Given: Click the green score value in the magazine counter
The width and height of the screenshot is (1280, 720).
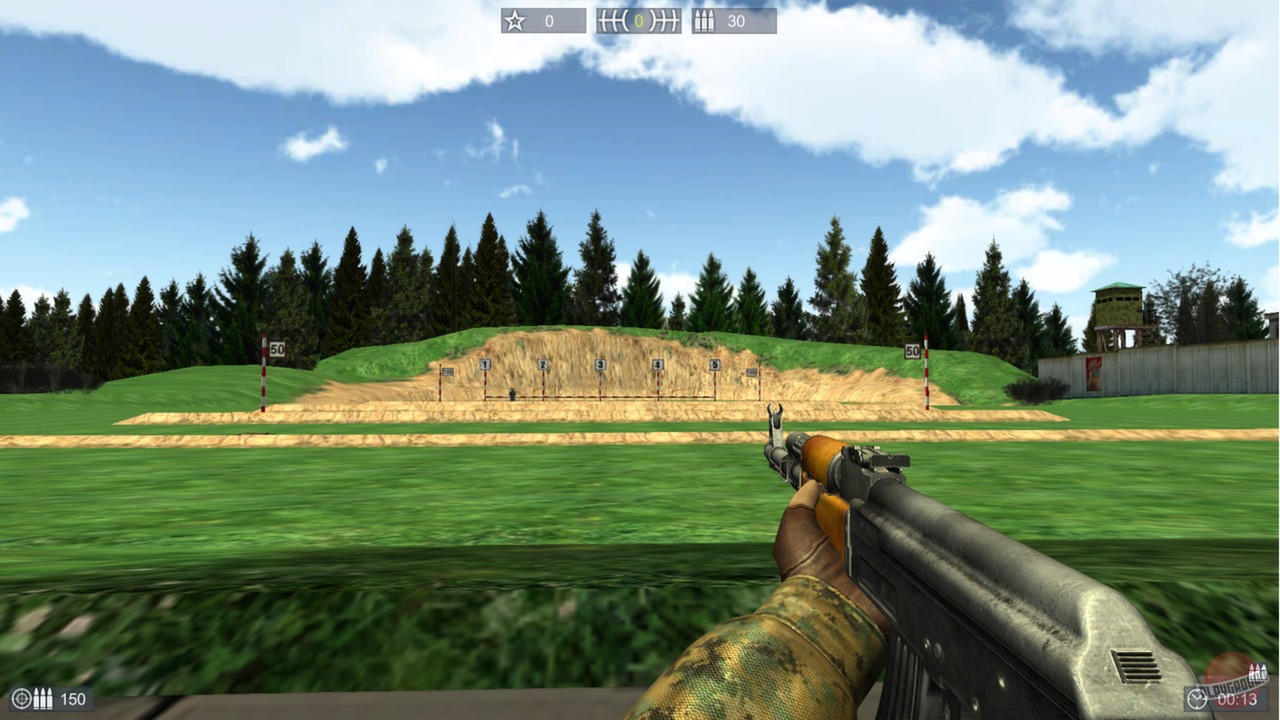Looking at the screenshot, I should pyautogui.click(x=637, y=20).
